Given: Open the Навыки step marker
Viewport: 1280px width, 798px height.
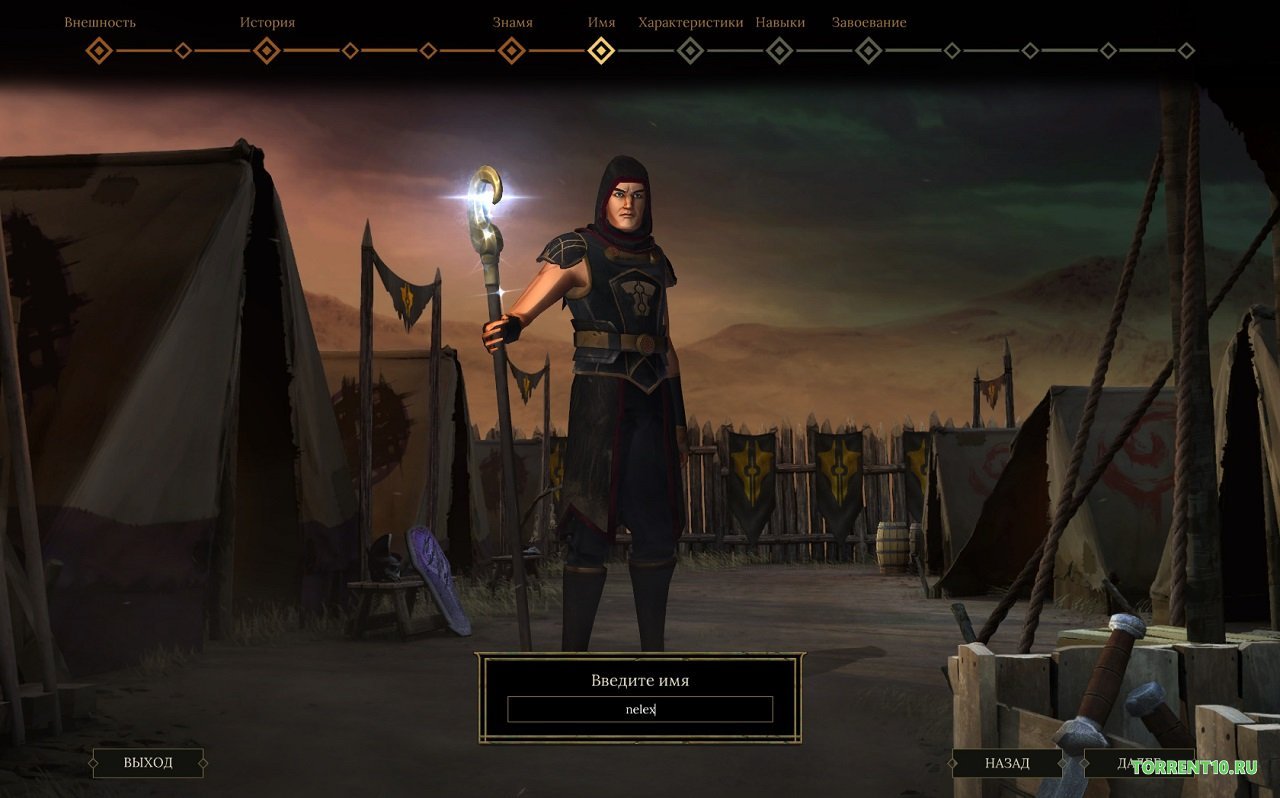Looking at the screenshot, I should (x=779, y=50).
